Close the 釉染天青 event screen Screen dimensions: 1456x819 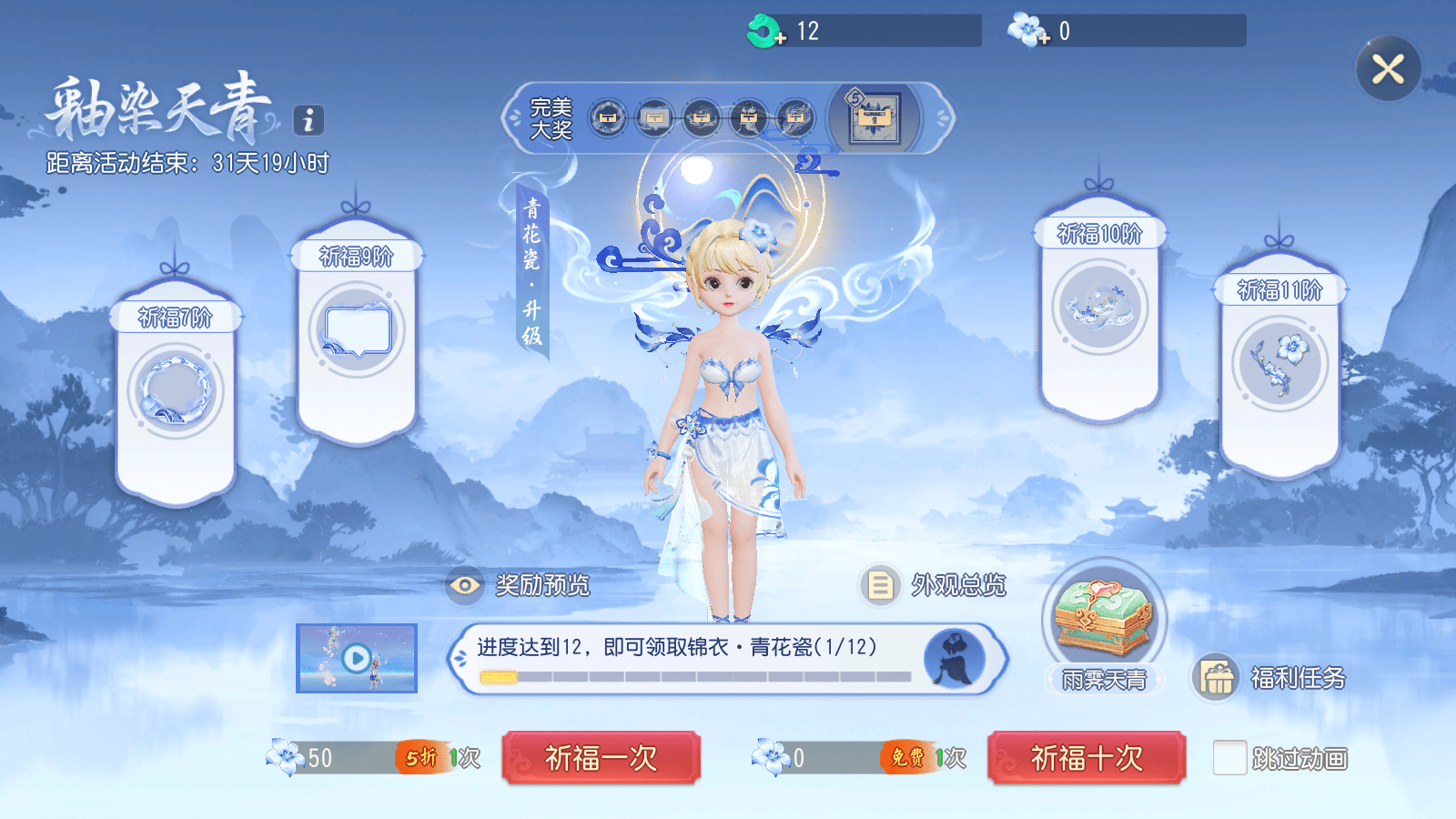1388,69
